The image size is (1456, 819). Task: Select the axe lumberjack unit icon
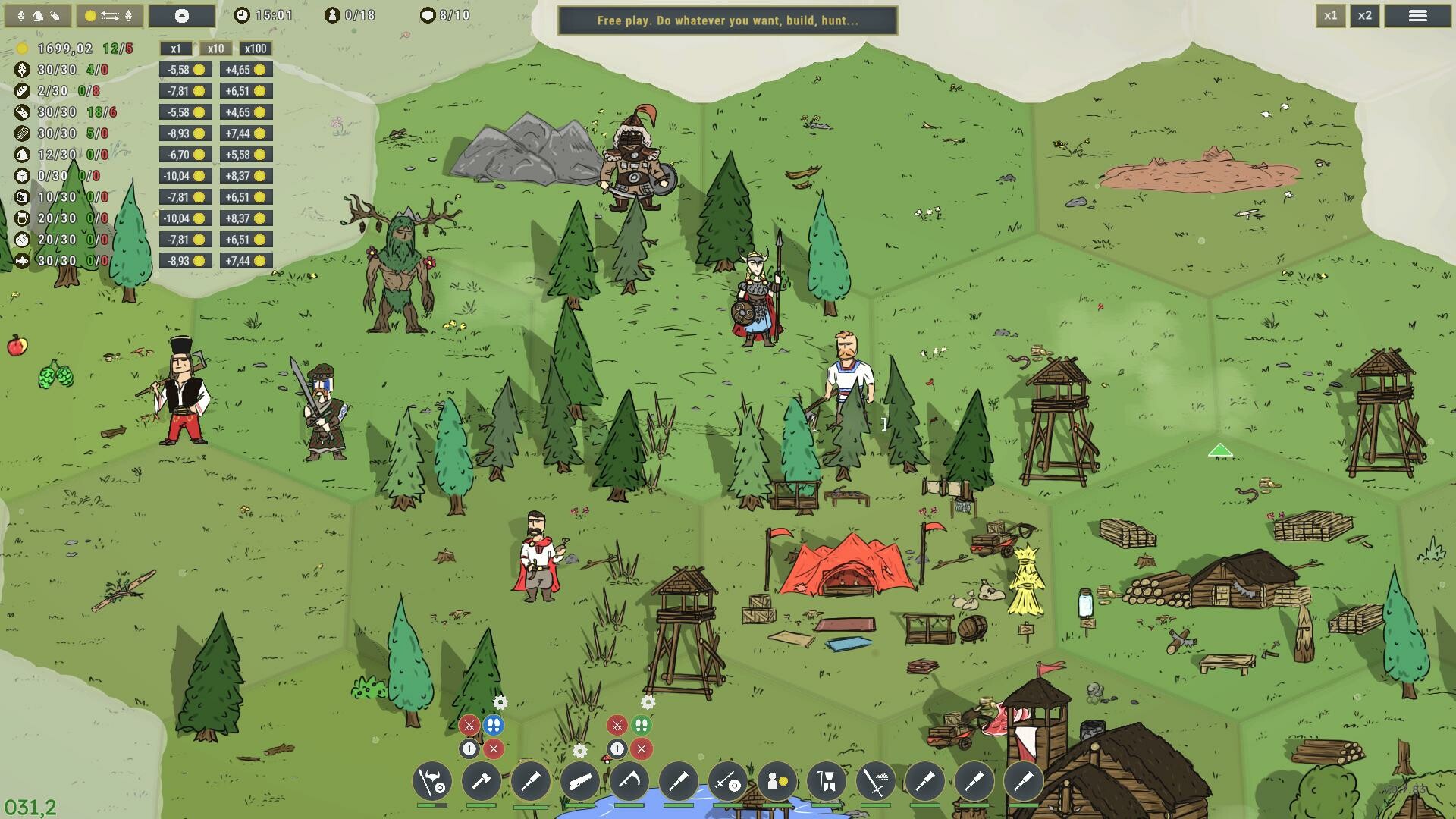[x=481, y=781]
